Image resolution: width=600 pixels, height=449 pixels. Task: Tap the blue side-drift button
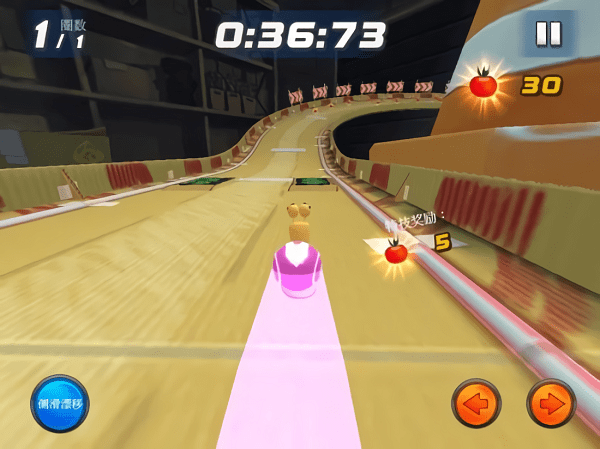click(59, 404)
